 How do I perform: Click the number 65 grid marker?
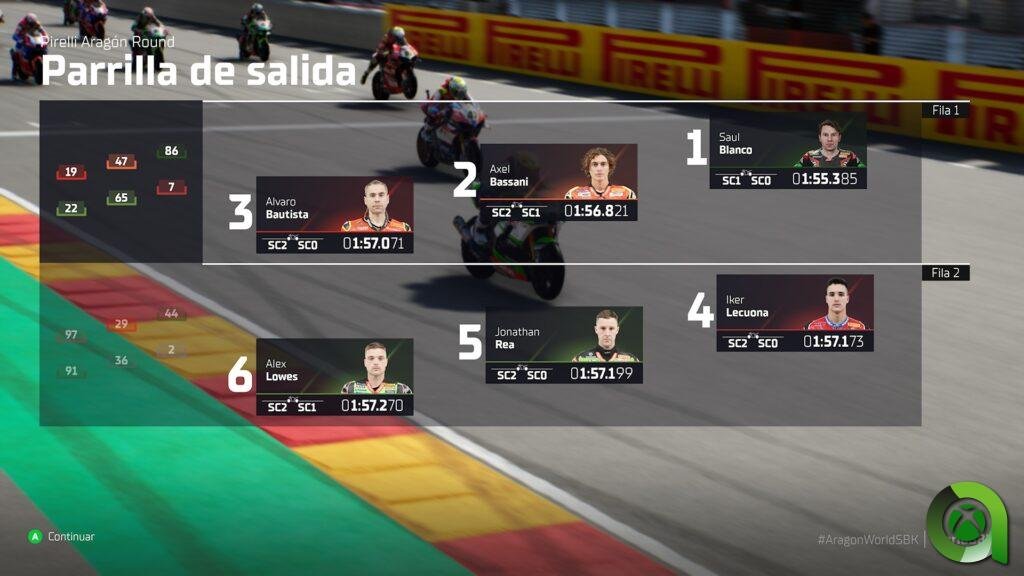coord(121,198)
